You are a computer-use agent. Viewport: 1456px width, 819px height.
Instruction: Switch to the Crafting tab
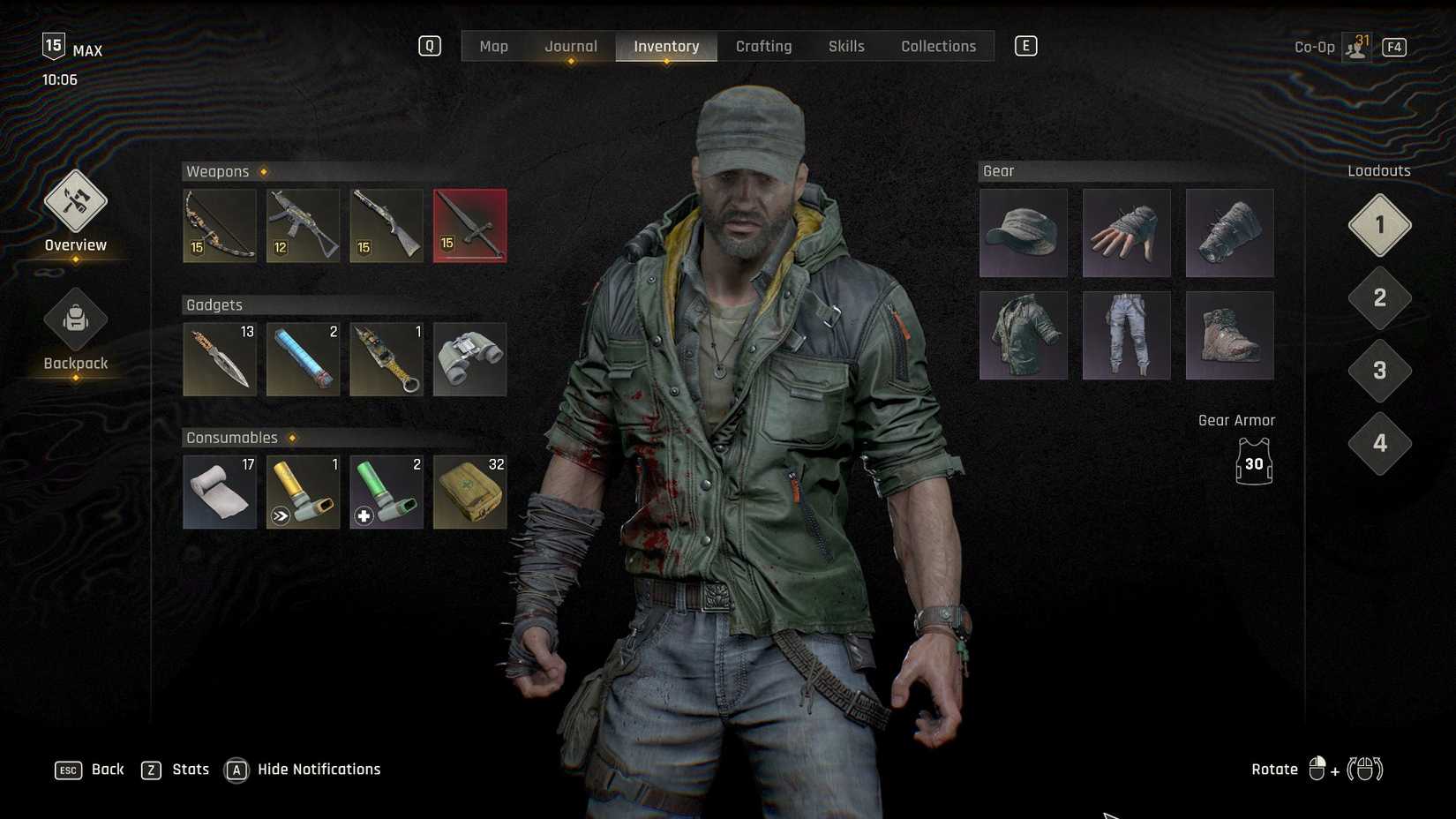[x=763, y=46]
